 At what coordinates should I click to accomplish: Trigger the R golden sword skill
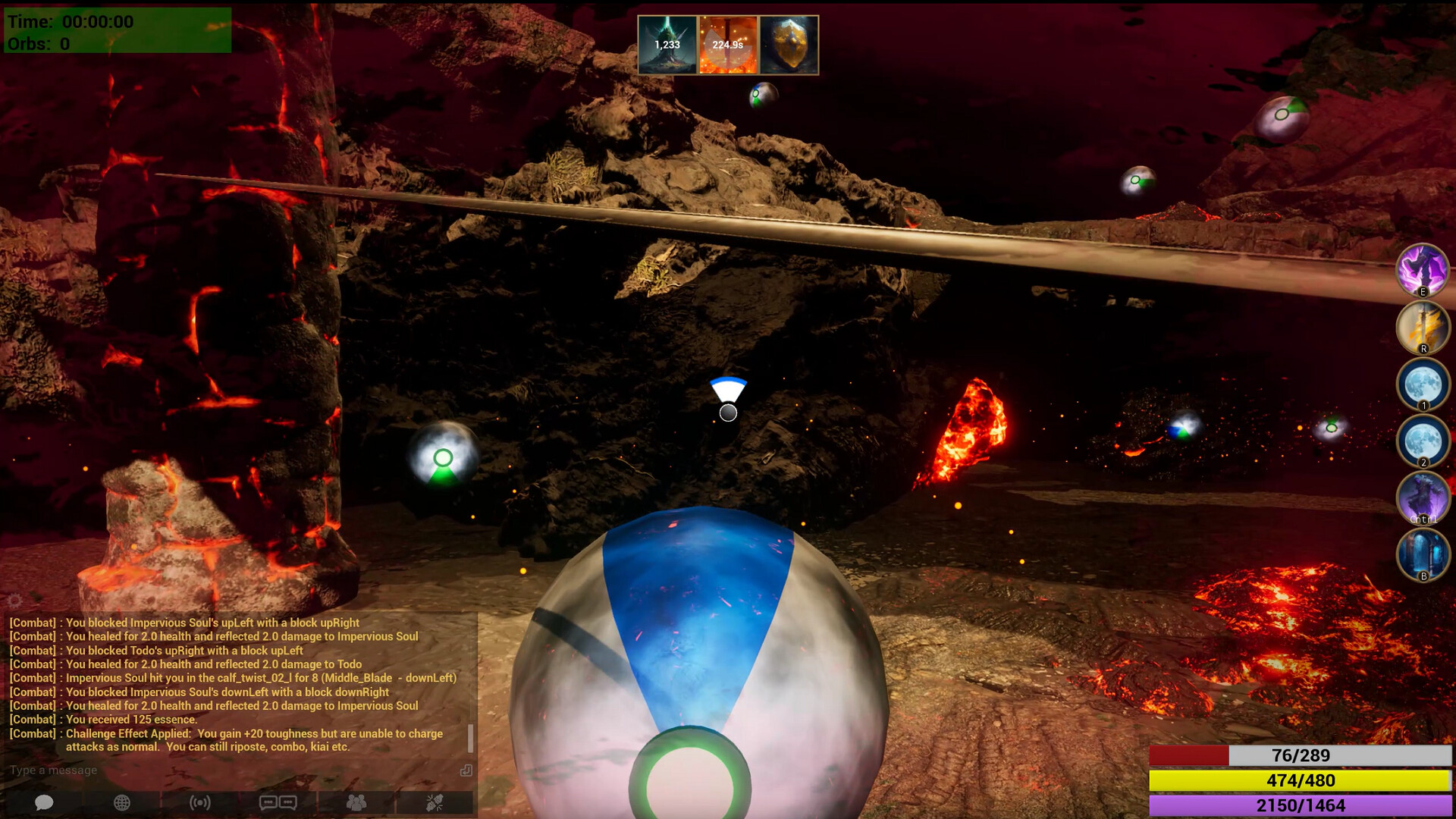pyautogui.click(x=1424, y=328)
